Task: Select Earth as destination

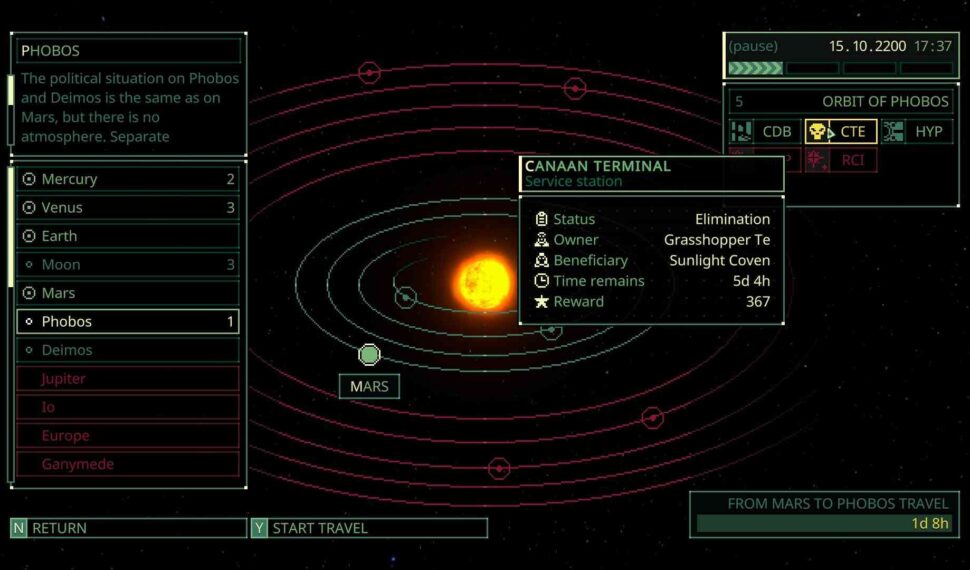Action: pos(128,236)
